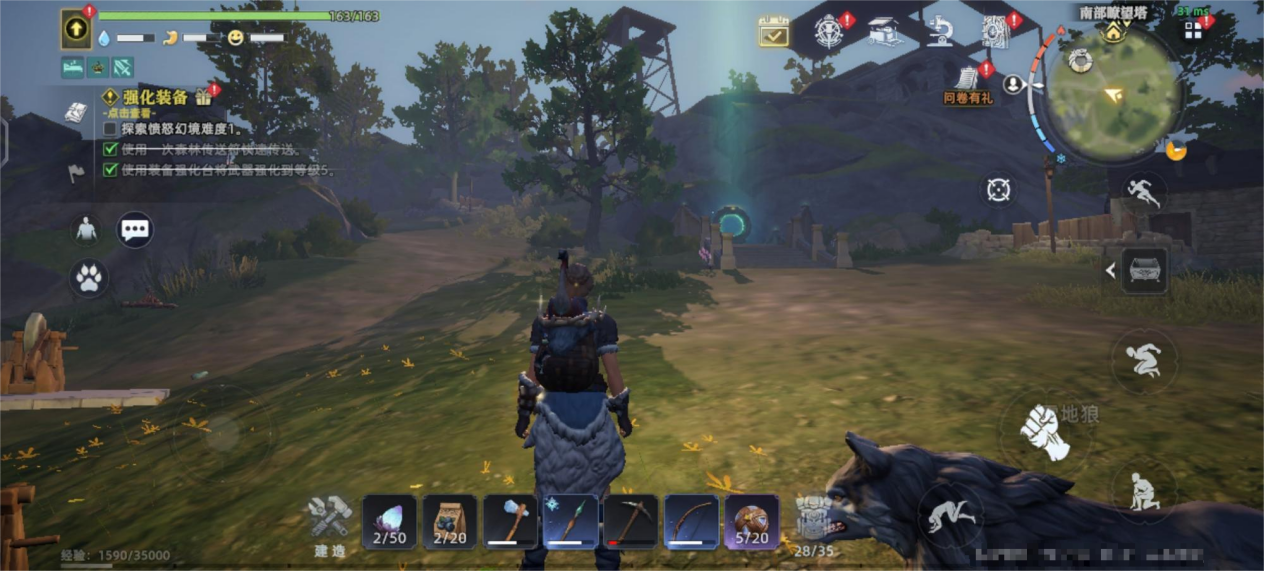The width and height of the screenshot is (1264, 571).
Task: Toggle the sprint running figure button
Action: pos(1143,192)
